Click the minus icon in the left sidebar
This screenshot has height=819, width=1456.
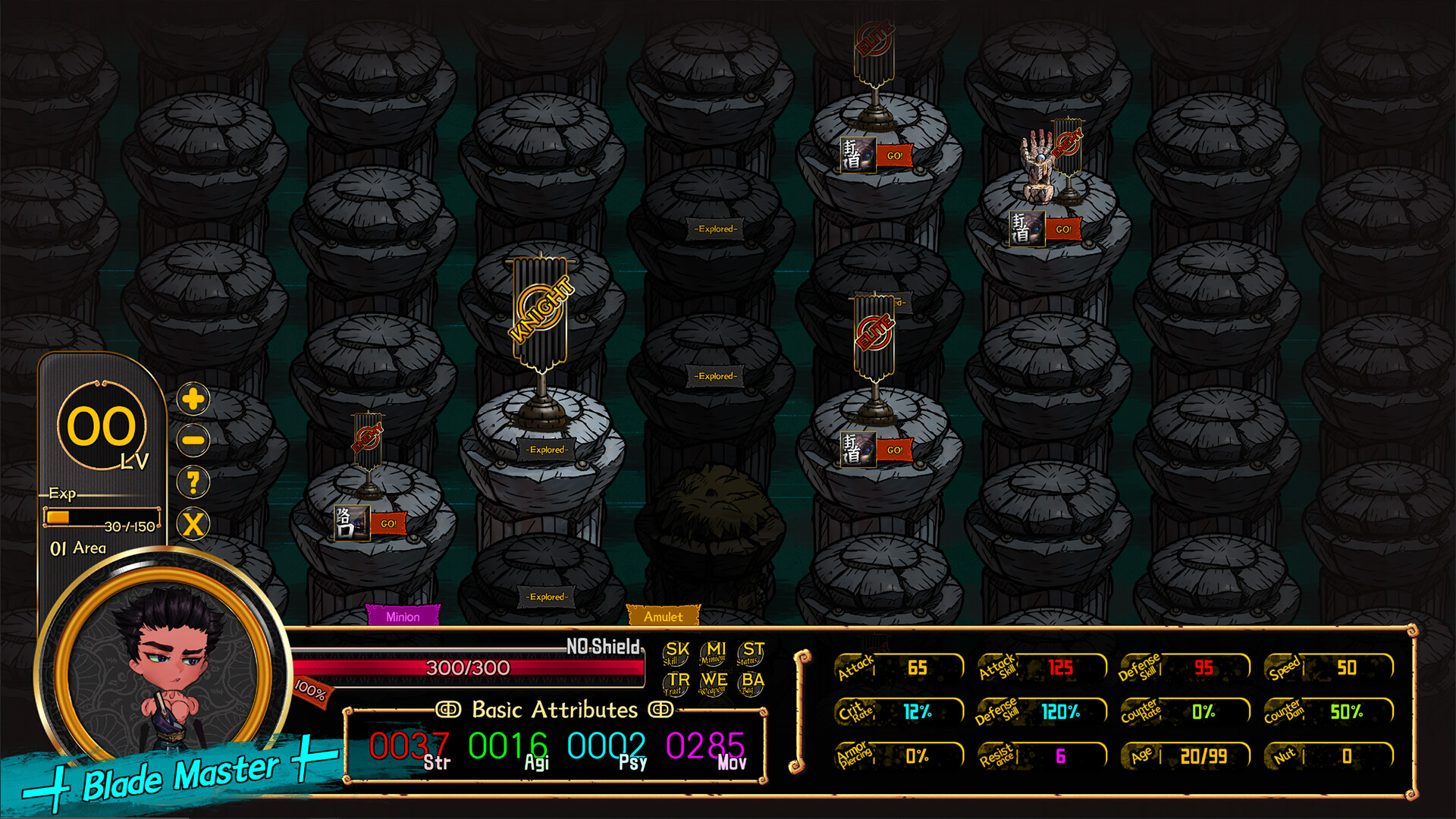tap(192, 441)
